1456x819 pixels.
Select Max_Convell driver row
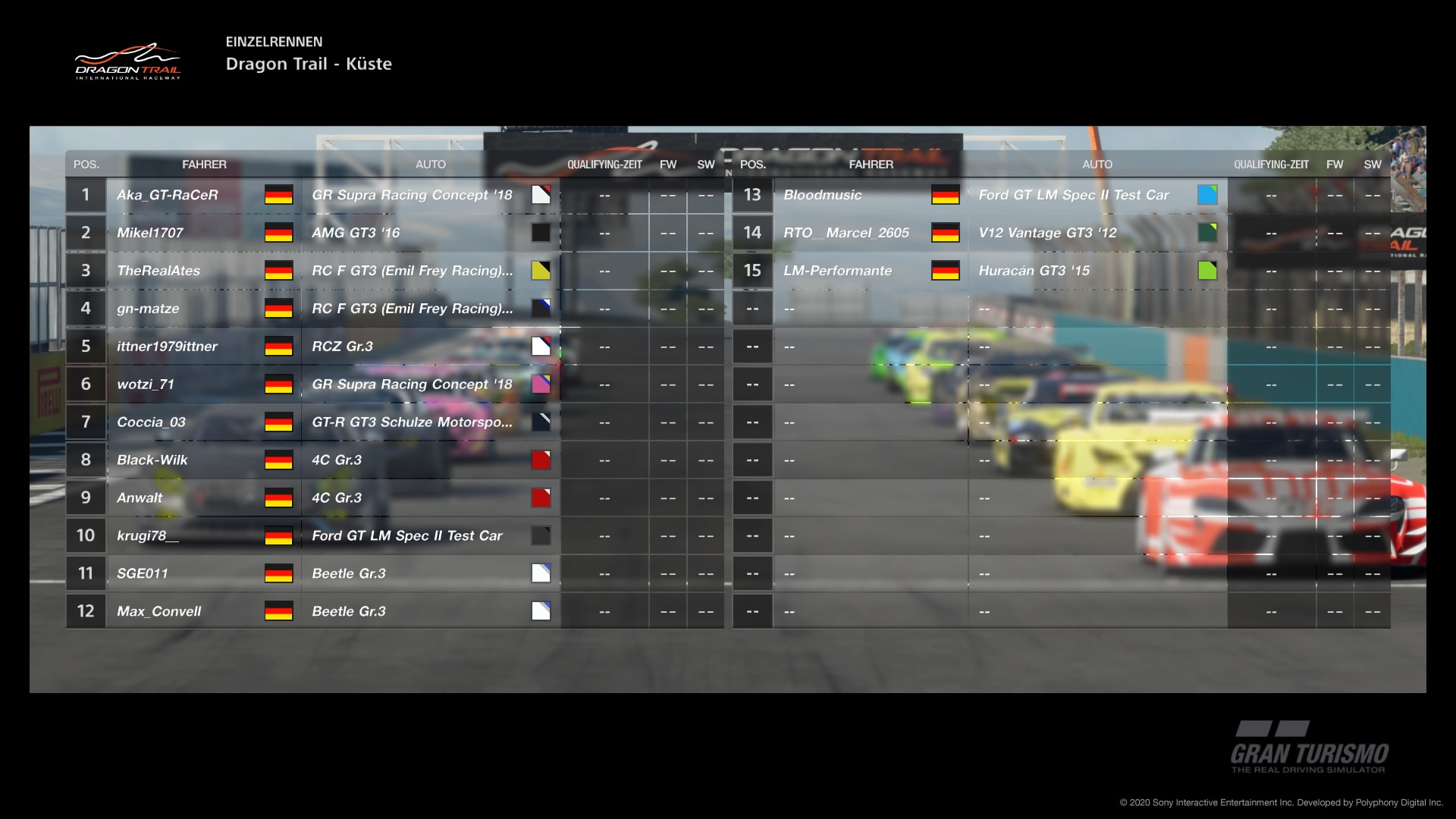(159, 612)
